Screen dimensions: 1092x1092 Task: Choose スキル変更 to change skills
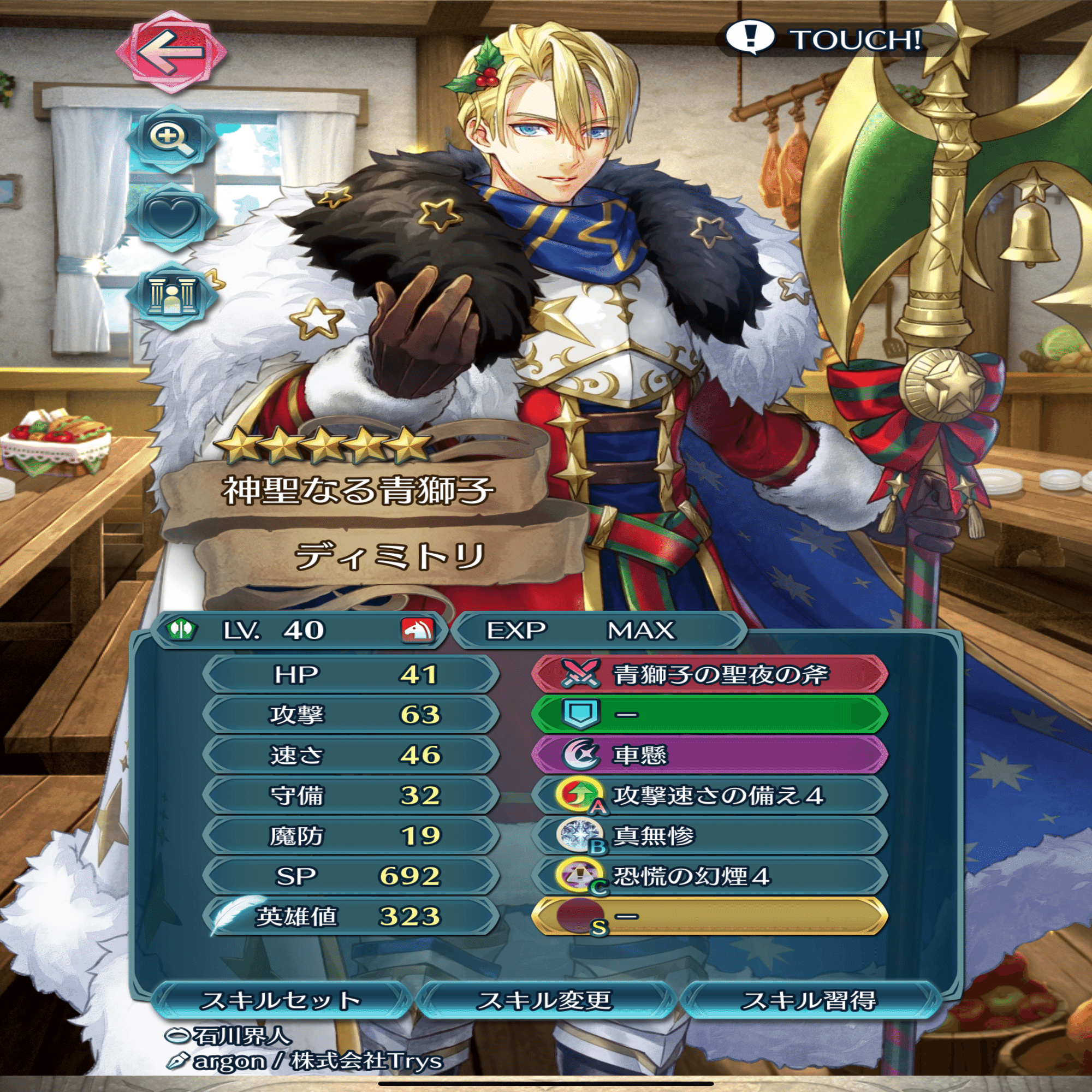click(x=545, y=1000)
